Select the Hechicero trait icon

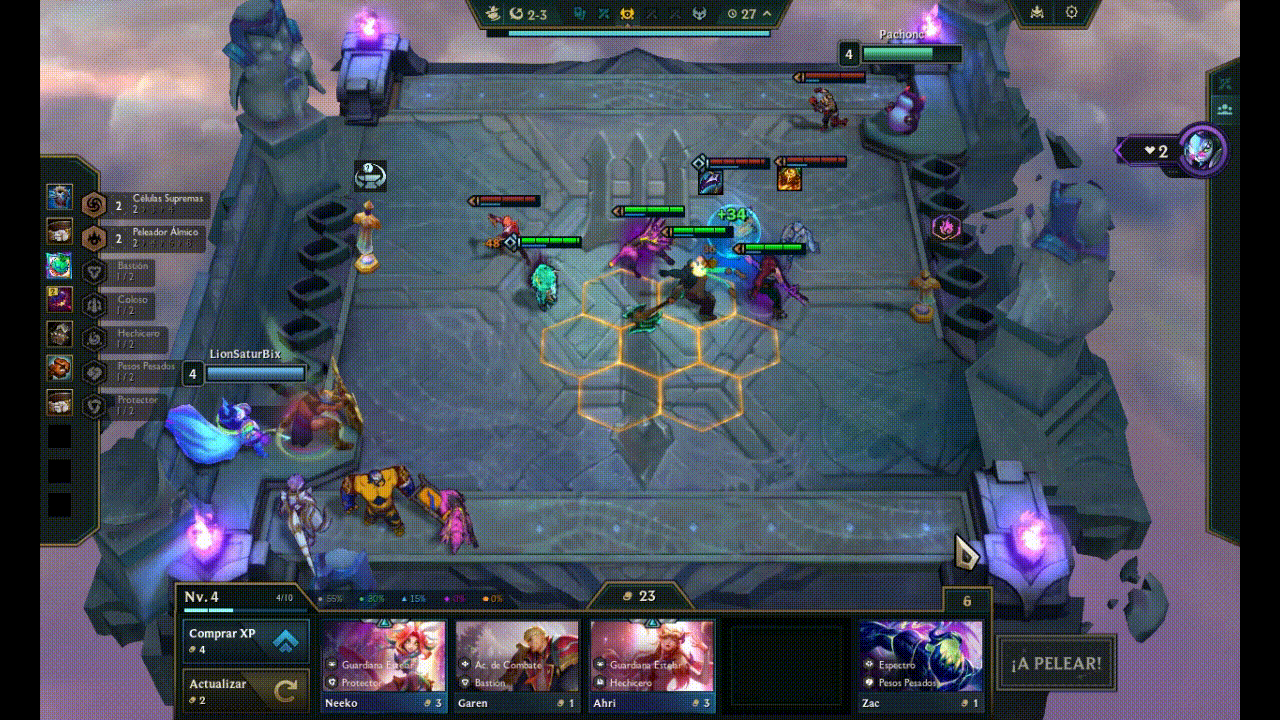point(95,338)
